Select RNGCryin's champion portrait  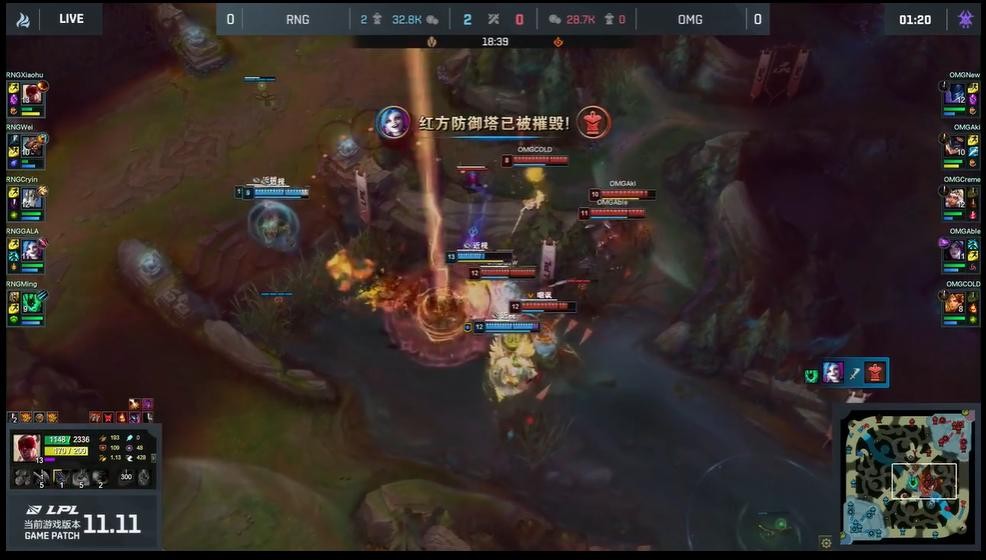coord(31,199)
